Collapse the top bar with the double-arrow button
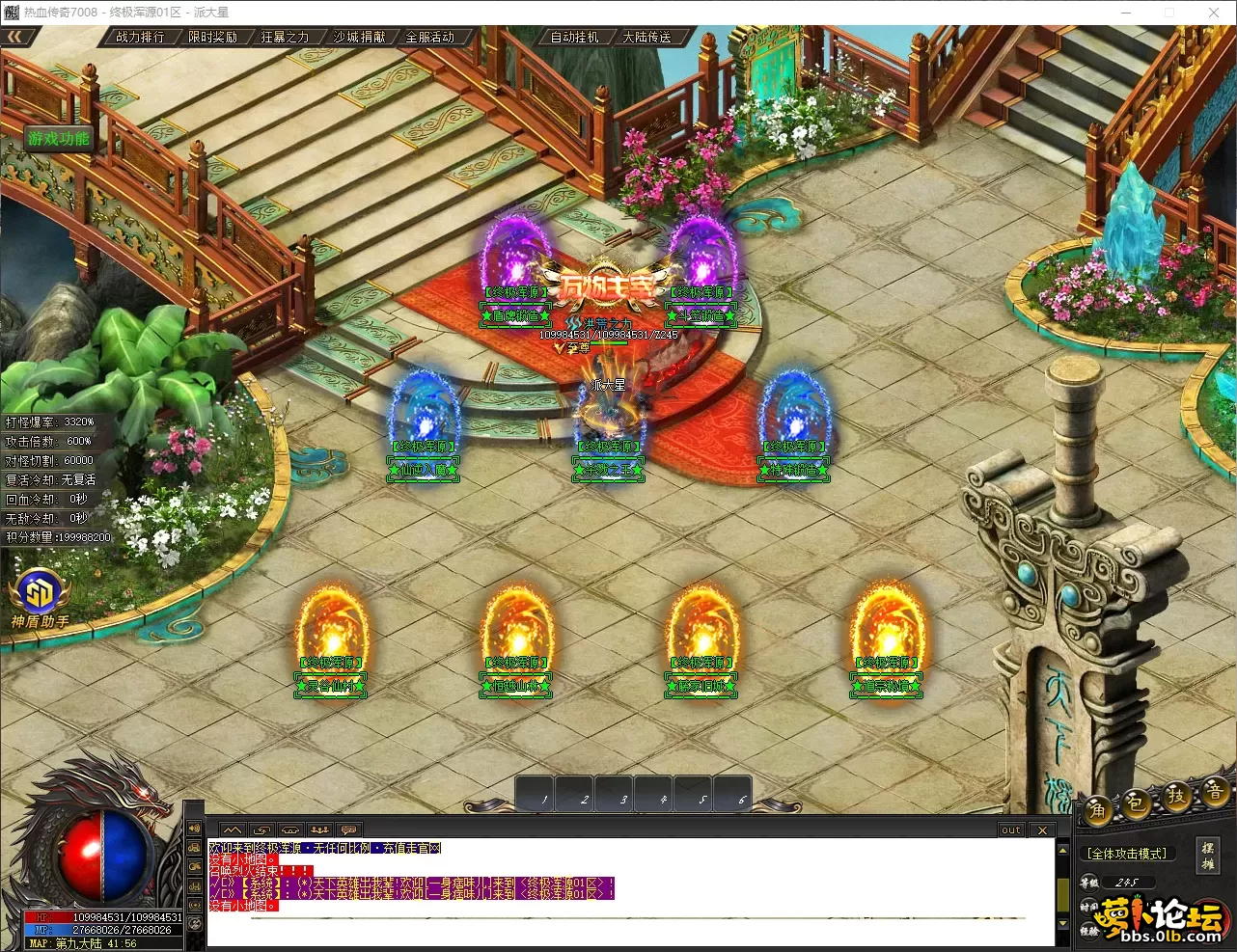 pyautogui.click(x=16, y=37)
